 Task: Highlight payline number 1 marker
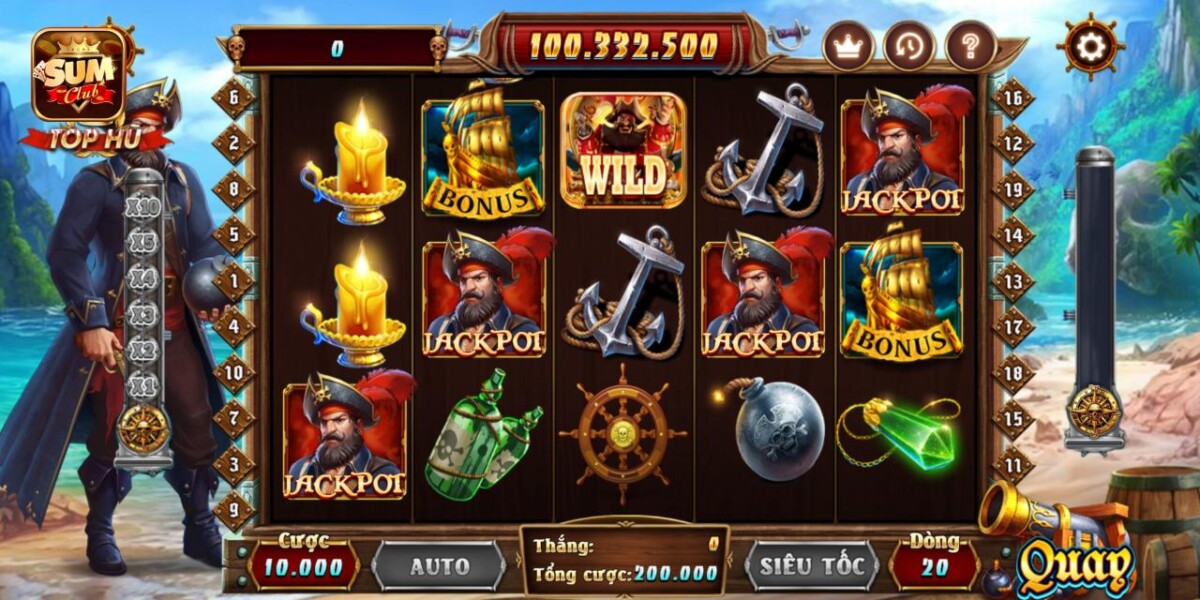click(x=234, y=281)
